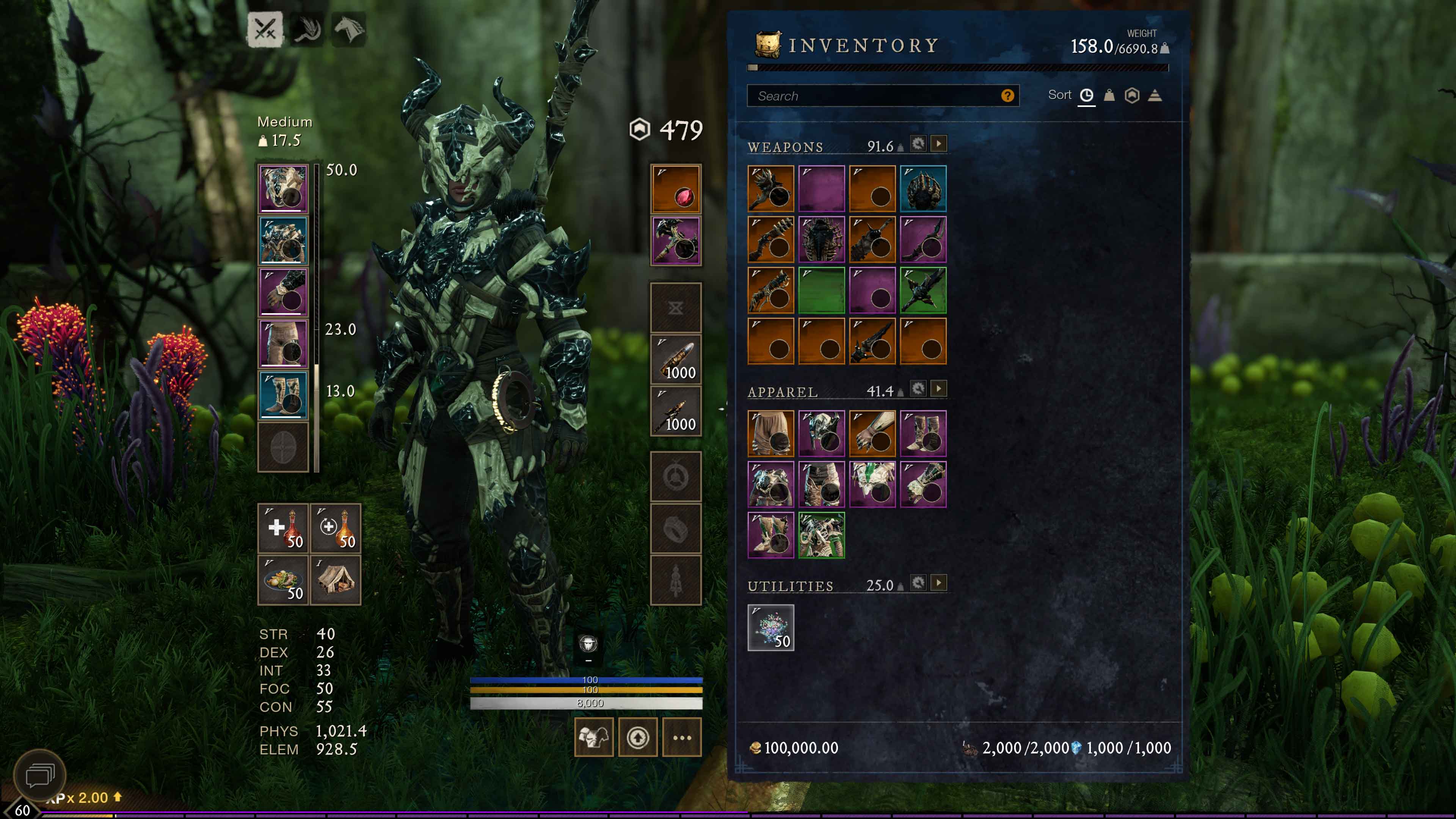Open the search help question mark
Image resolution: width=1456 pixels, height=819 pixels.
1007,96
